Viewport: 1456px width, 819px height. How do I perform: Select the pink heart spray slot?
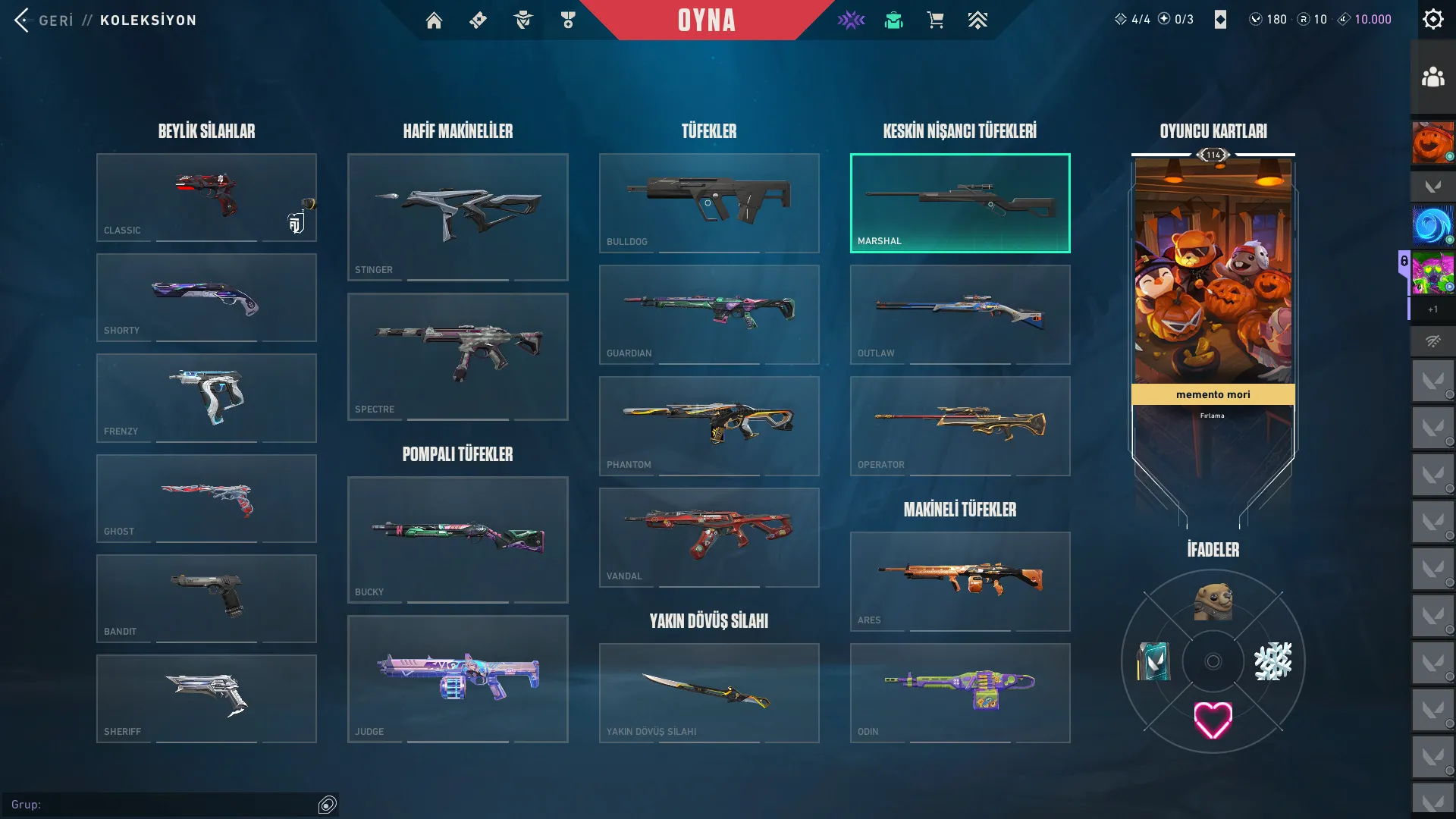[x=1213, y=720]
